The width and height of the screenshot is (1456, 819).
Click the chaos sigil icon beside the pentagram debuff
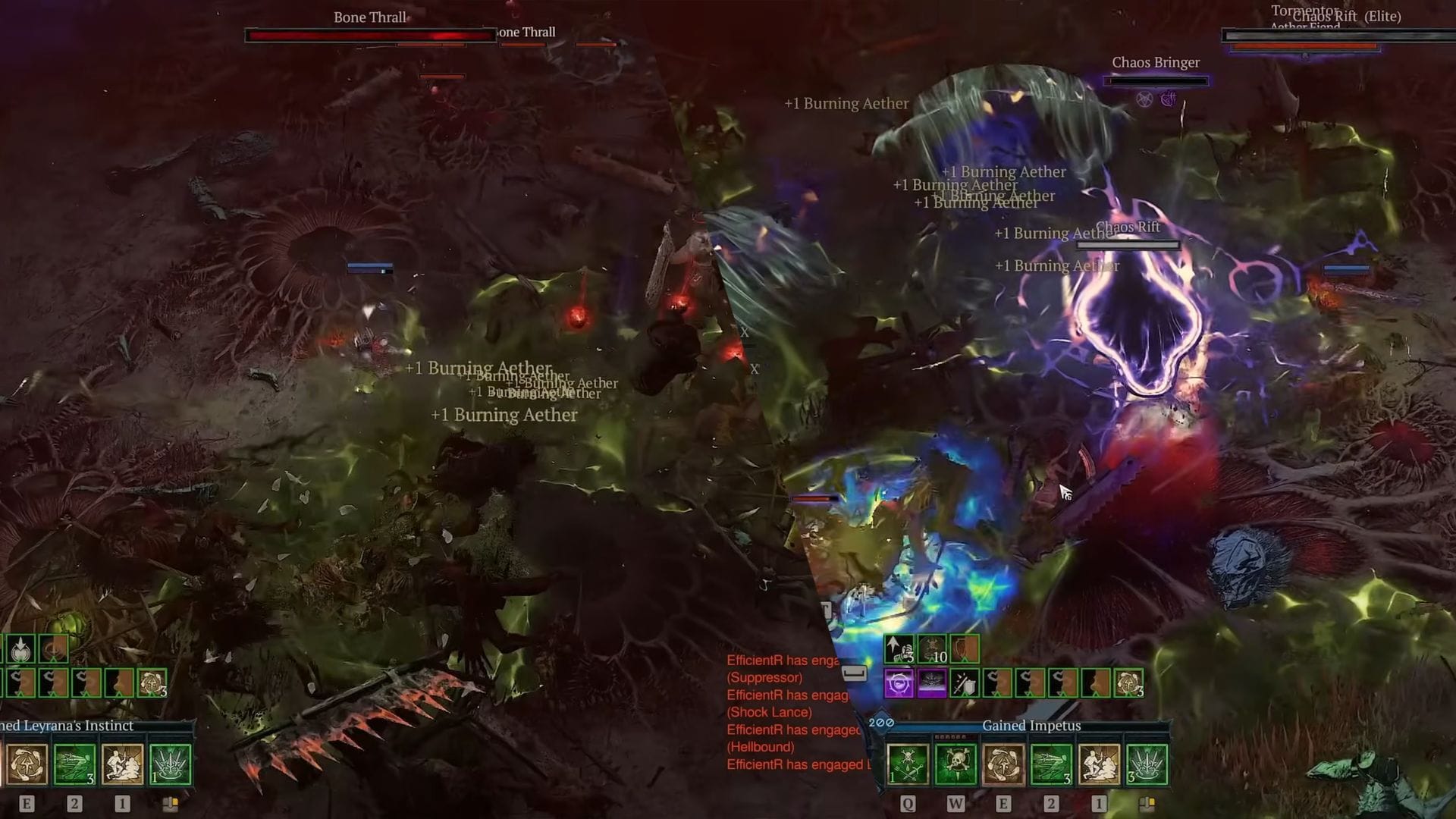pyautogui.click(x=1168, y=99)
